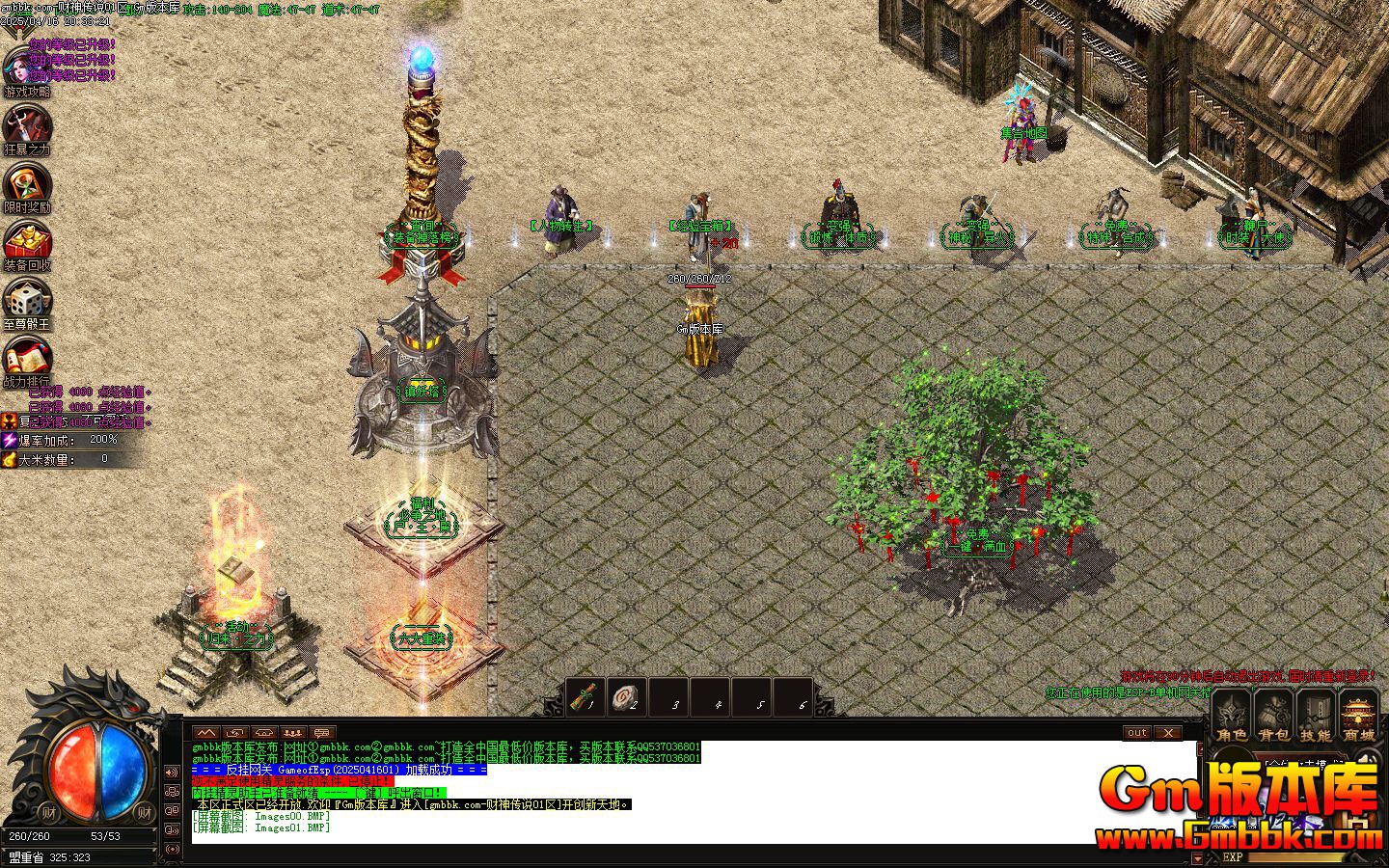Use the scroll item in hotbar slot 1
This screenshot has width=1389, height=868.
(586, 696)
